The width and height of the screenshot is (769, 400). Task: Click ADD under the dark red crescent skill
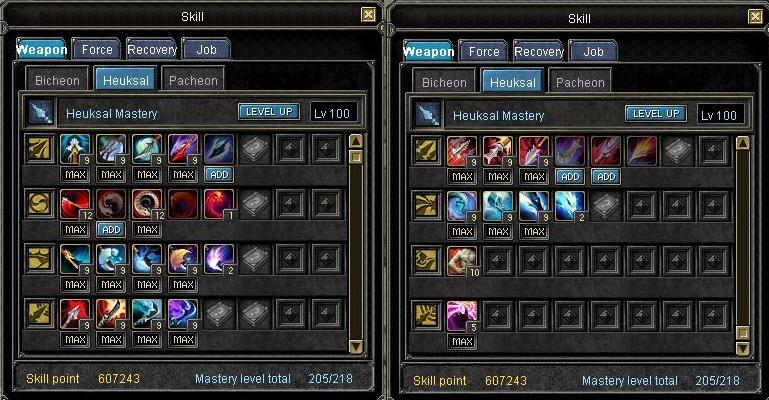(111, 229)
